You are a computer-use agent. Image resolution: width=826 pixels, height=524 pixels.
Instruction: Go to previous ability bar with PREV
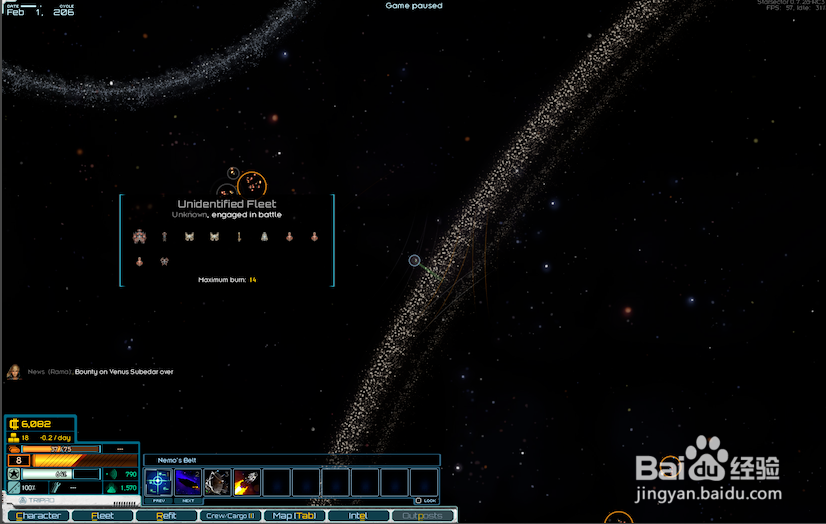pyautogui.click(x=159, y=500)
